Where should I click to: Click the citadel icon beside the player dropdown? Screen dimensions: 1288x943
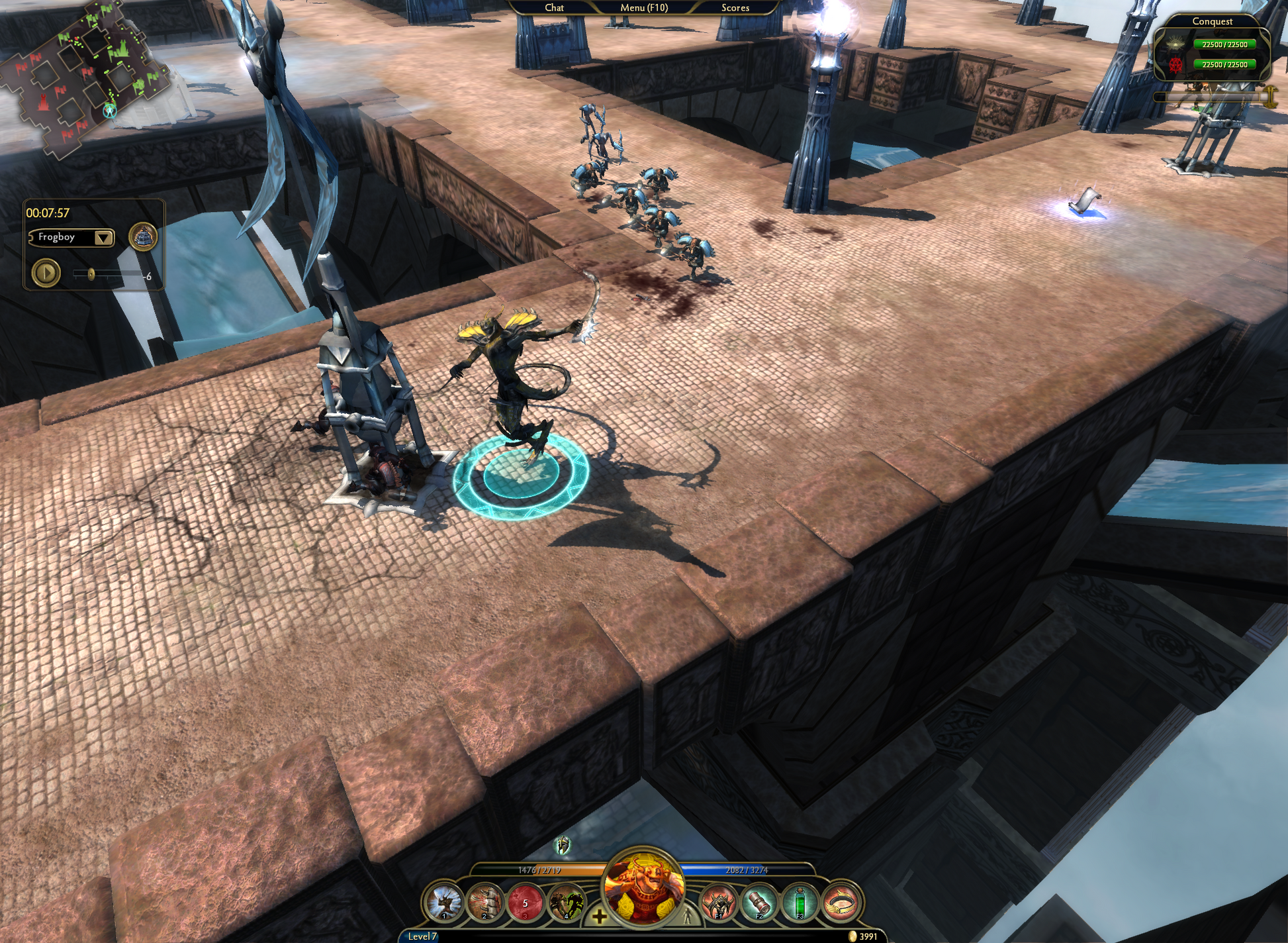(143, 236)
